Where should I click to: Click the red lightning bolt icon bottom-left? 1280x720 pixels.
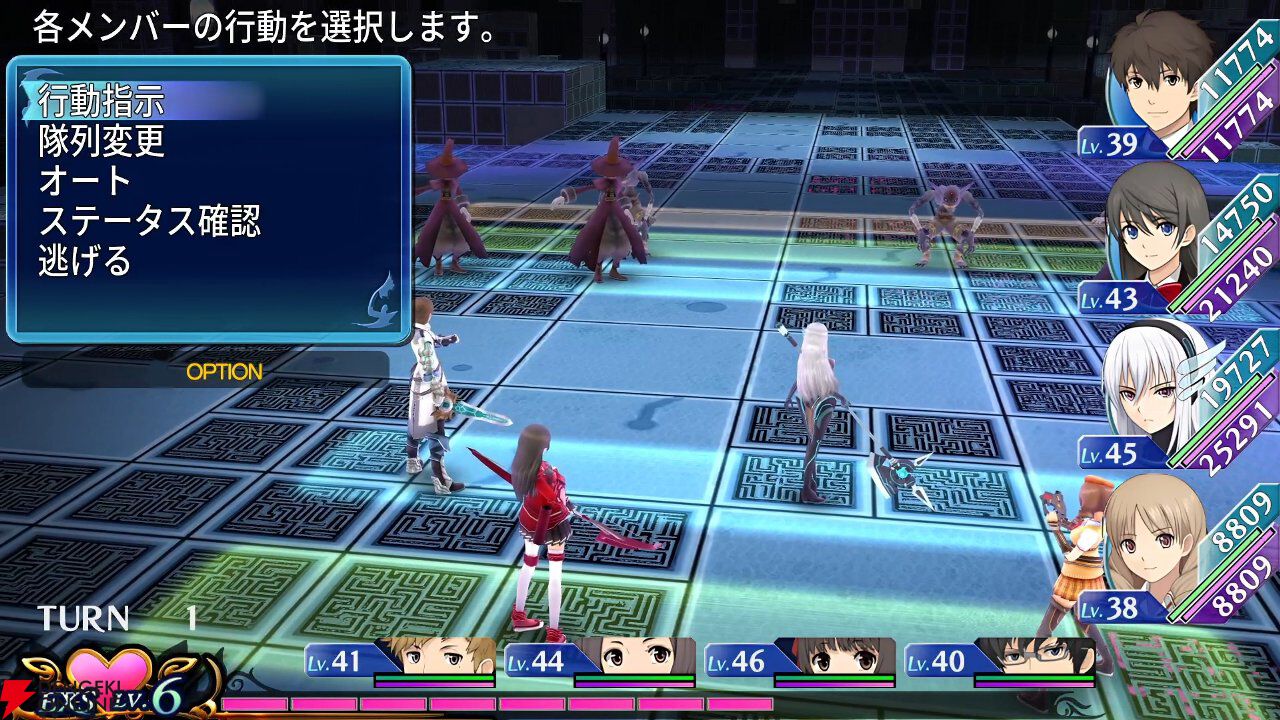click(15, 695)
